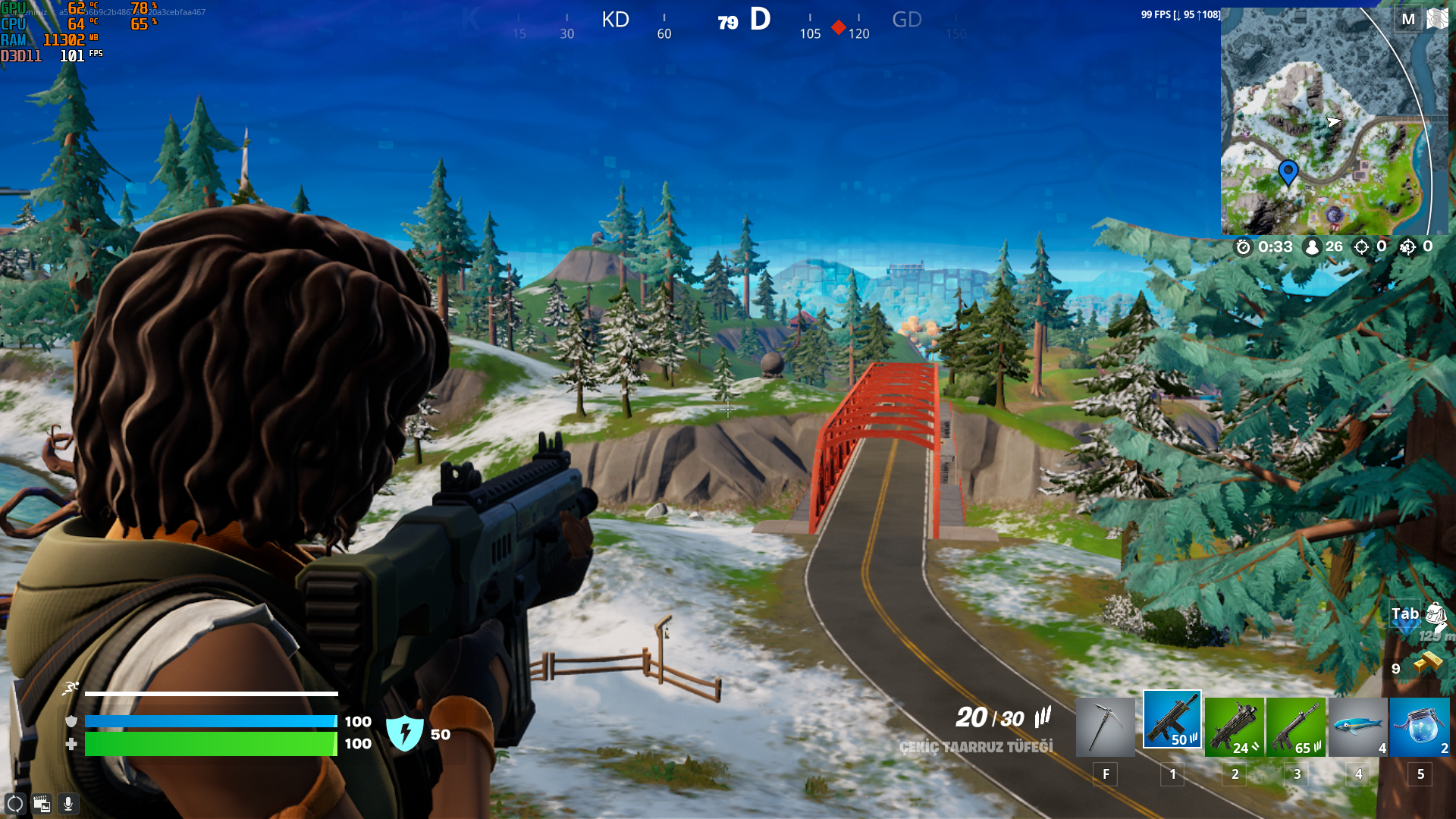
Task: Select the blue fish consumable slot
Action: point(1358,726)
